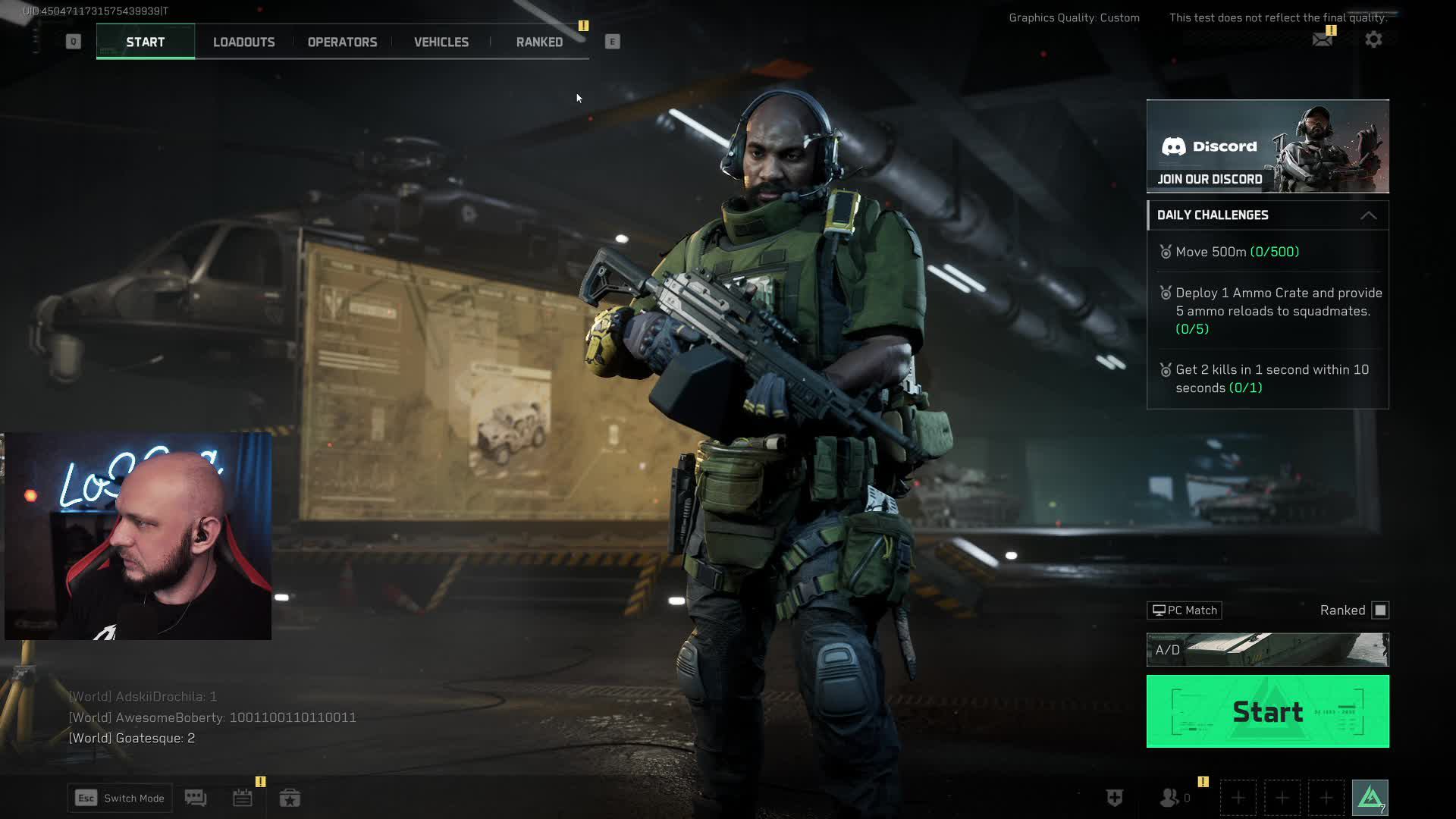The image size is (1456, 819).
Task: Click the green triangle player avatar
Action: 1370,798
